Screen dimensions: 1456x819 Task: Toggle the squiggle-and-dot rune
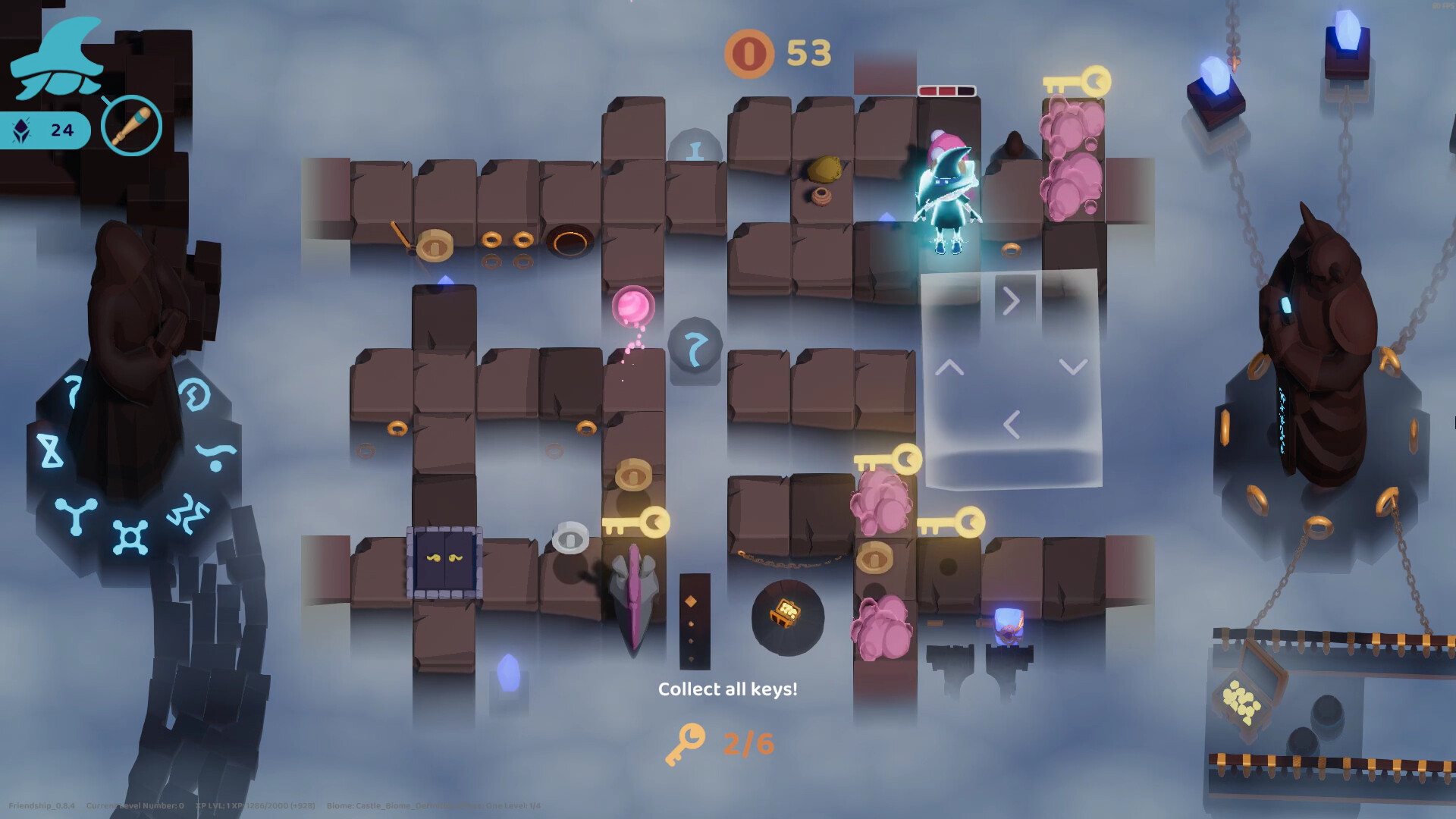(x=215, y=456)
